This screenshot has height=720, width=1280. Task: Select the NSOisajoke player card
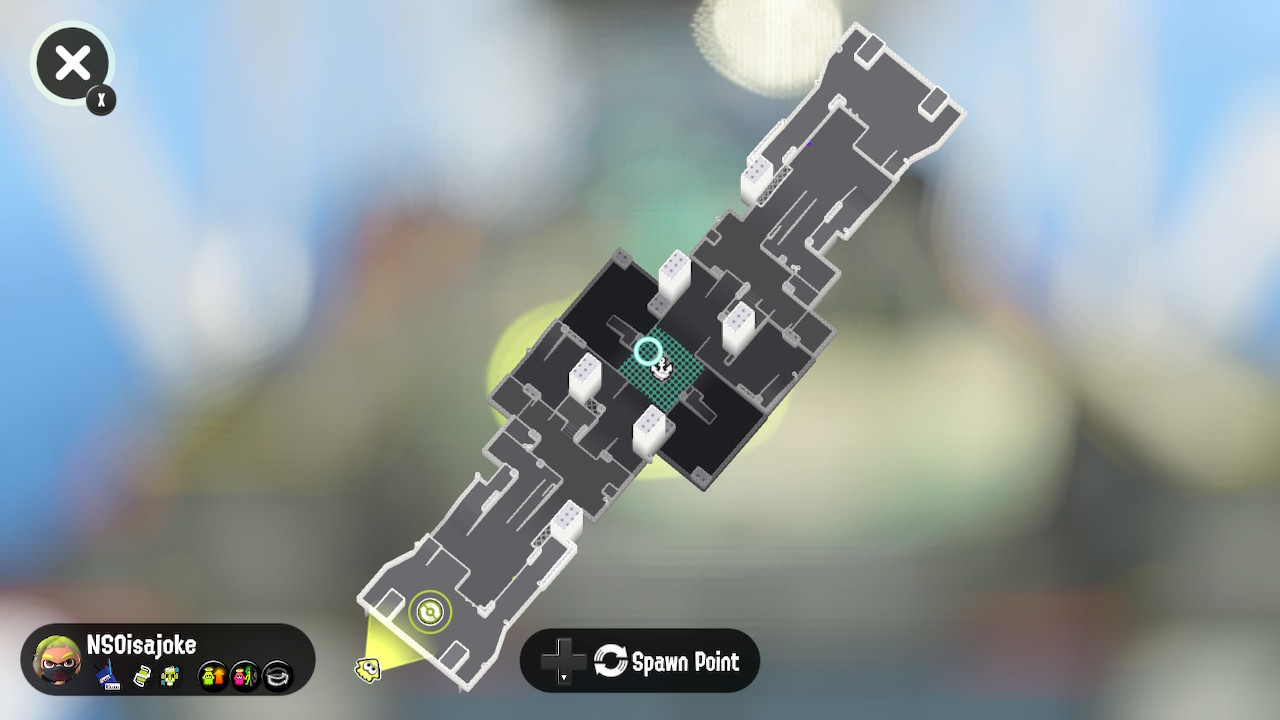(168, 661)
